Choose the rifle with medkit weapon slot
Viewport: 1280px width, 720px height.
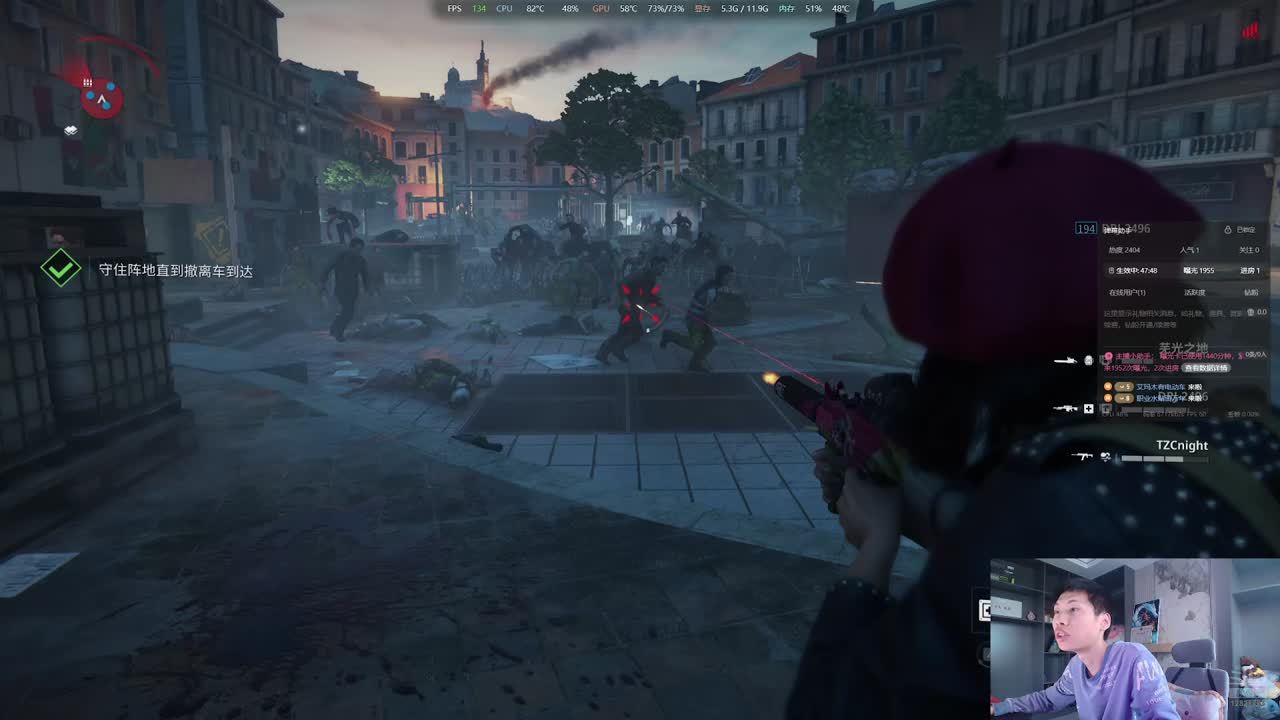click(x=1066, y=408)
